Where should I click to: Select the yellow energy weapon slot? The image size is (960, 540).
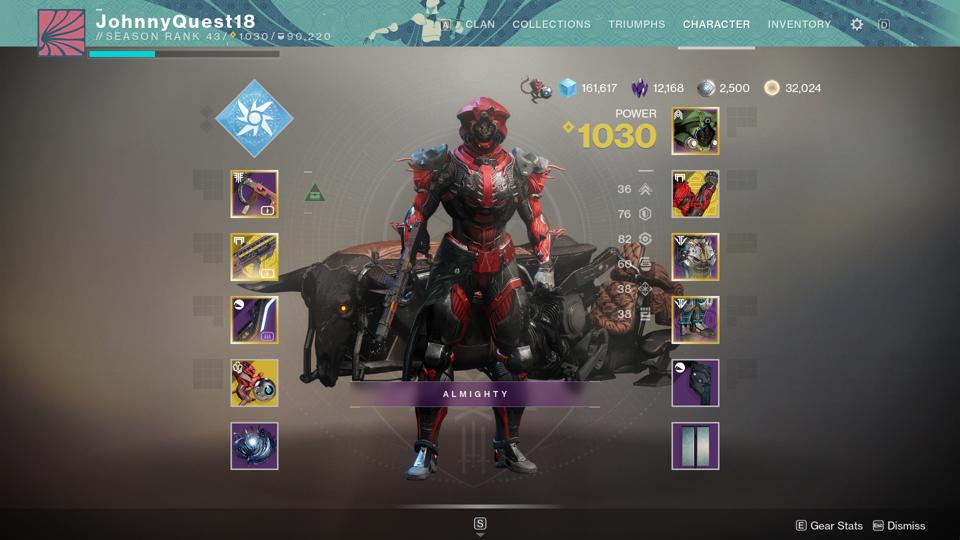(x=254, y=257)
